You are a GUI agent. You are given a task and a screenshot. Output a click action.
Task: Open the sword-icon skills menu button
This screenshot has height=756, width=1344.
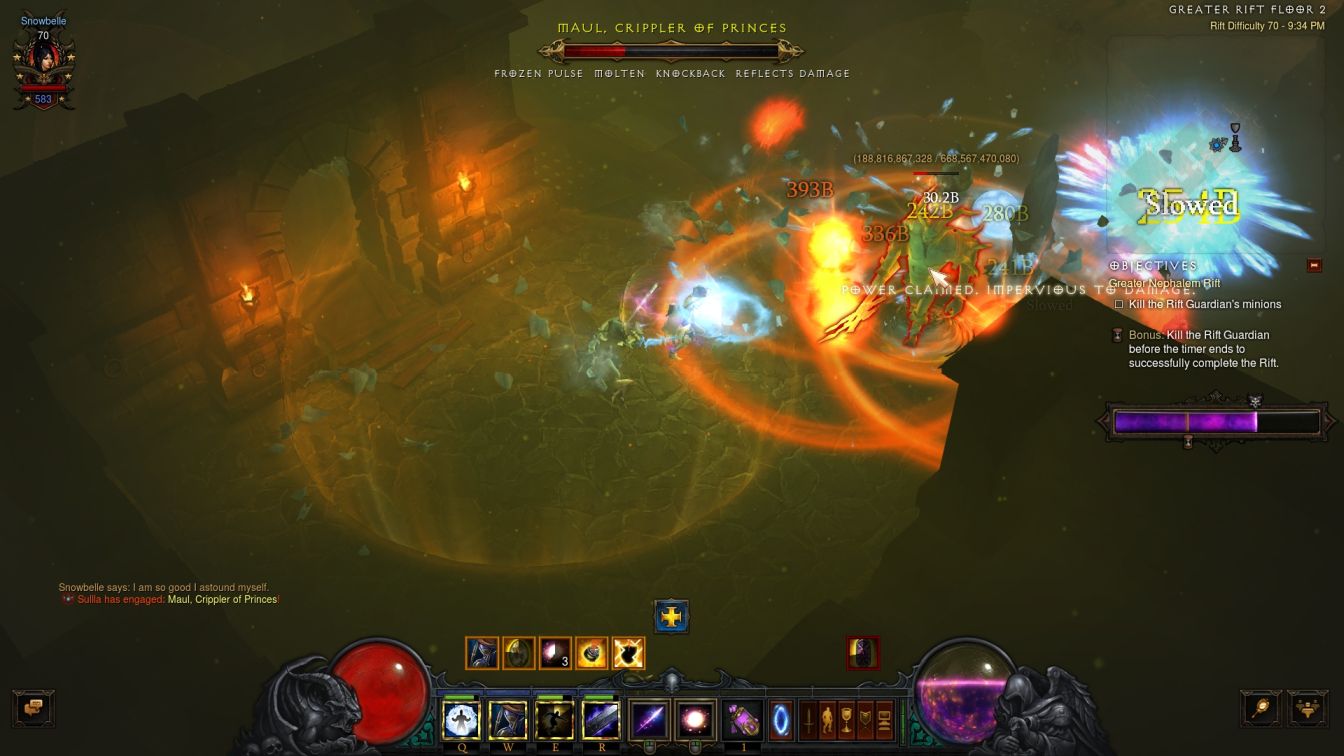point(807,720)
